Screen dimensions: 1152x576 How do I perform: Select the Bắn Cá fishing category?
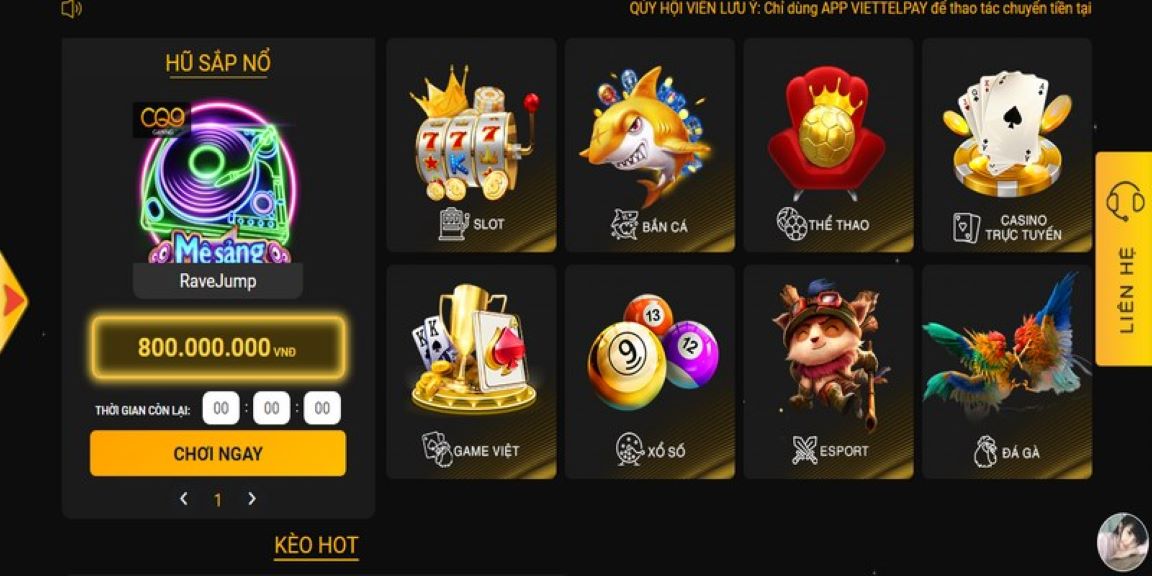click(x=649, y=146)
